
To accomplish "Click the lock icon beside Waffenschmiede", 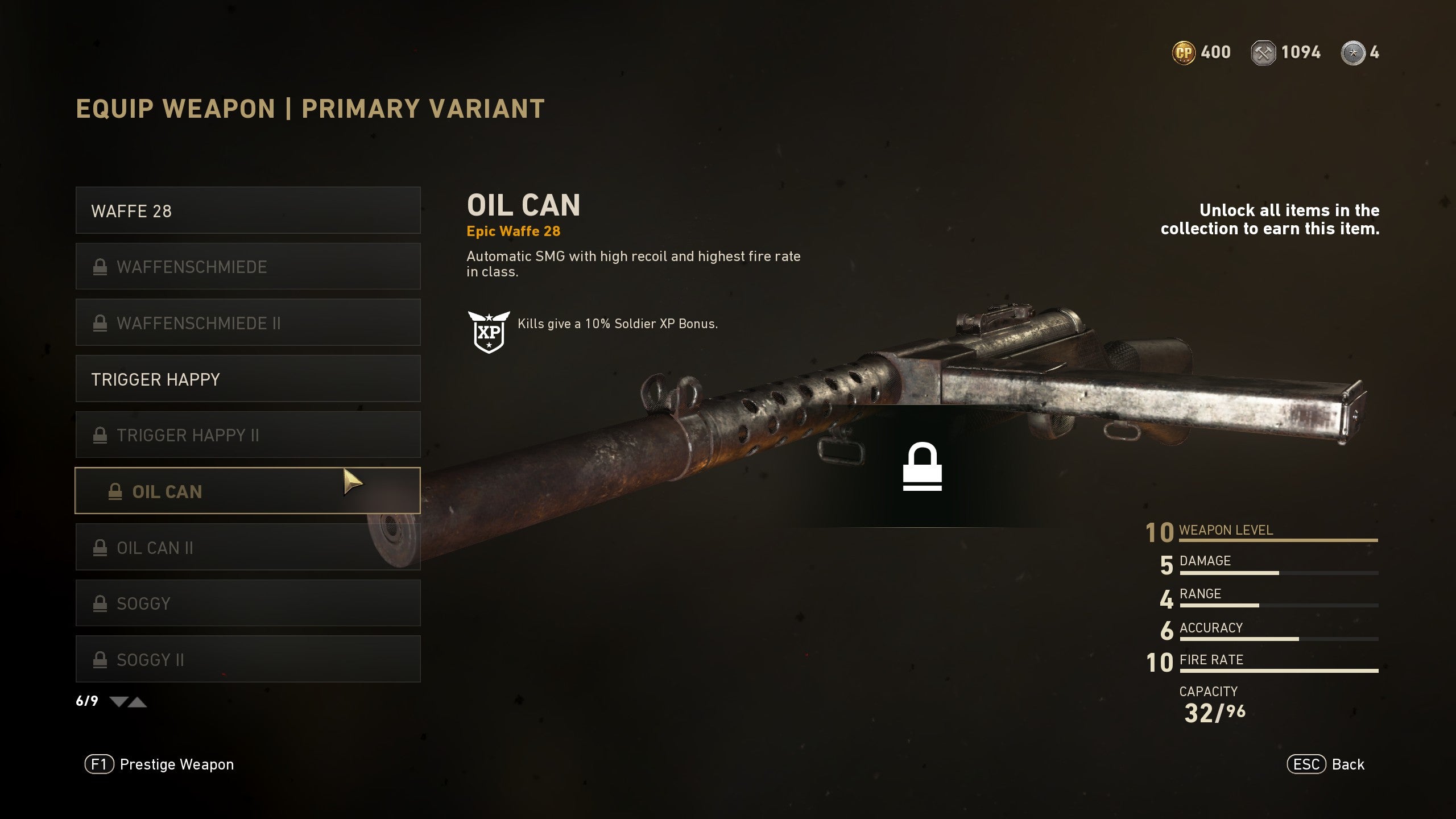I will click(101, 266).
